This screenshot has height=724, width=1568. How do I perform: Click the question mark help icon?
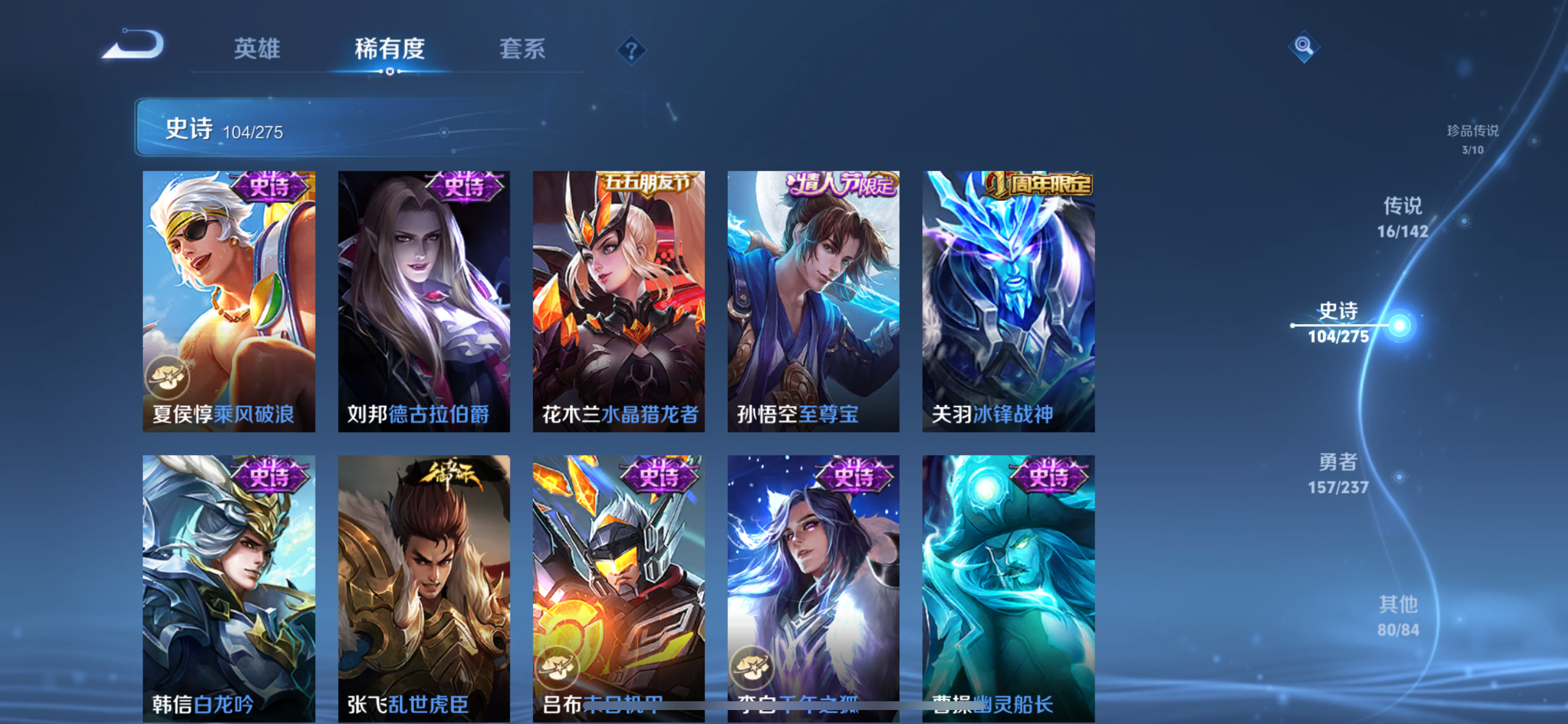click(x=631, y=50)
